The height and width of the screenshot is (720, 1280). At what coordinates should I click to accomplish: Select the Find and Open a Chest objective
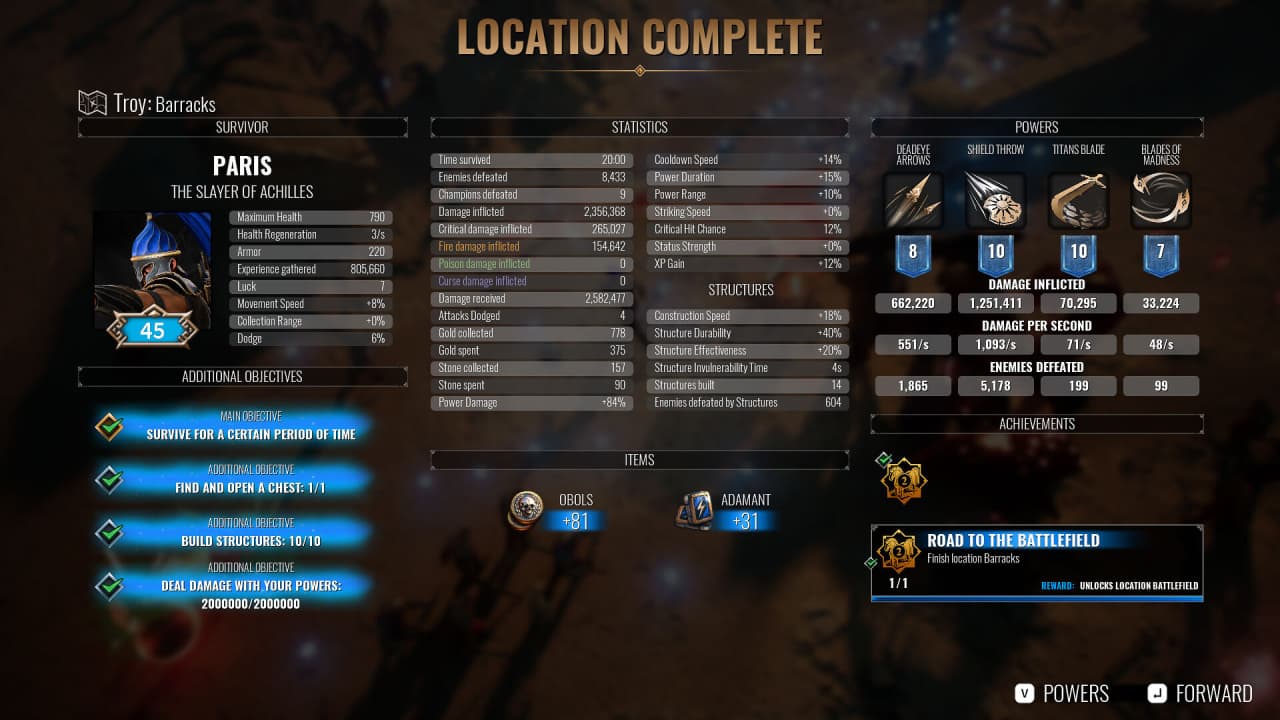pos(251,480)
